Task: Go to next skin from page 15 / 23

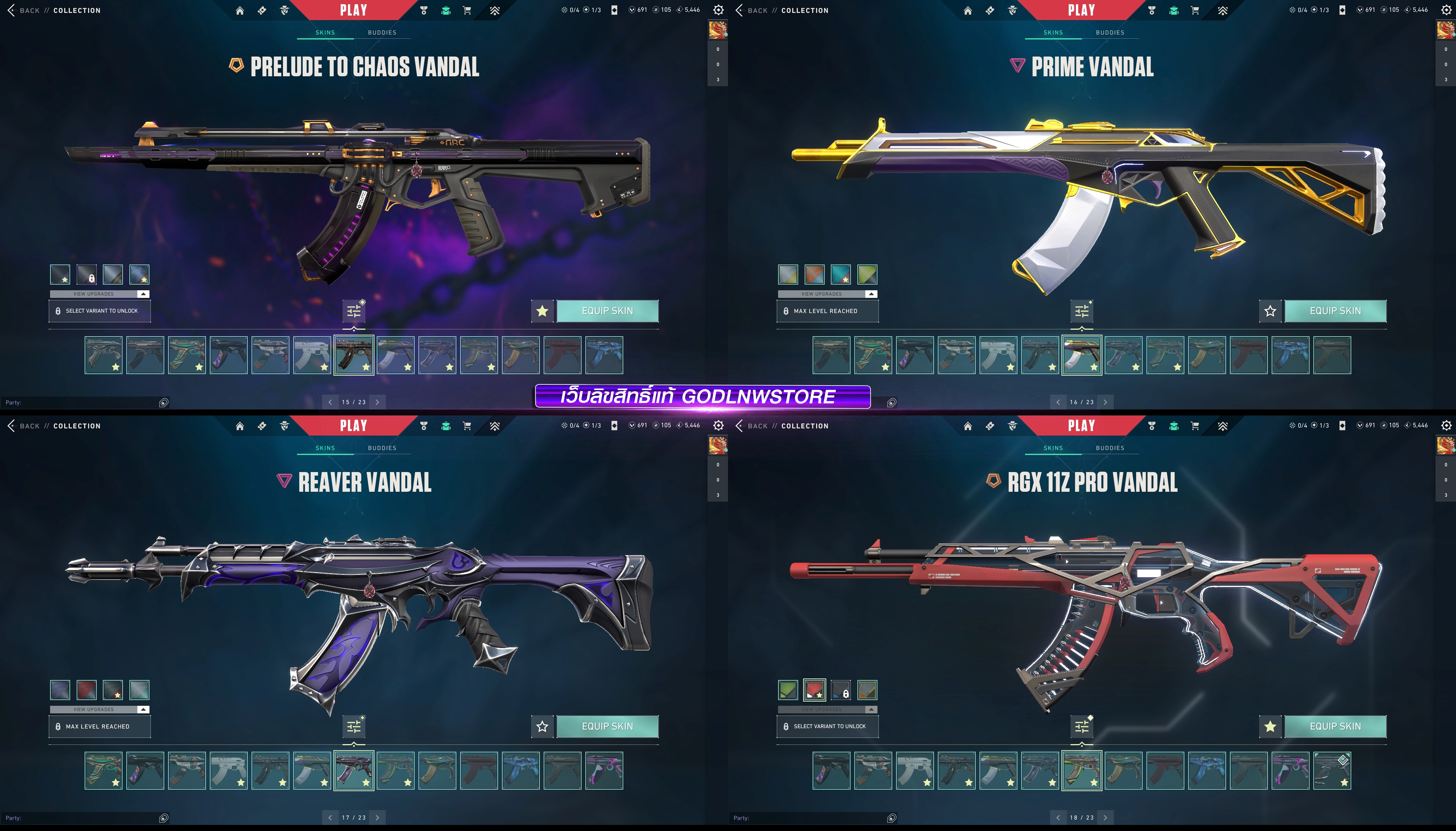Action: tap(377, 402)
